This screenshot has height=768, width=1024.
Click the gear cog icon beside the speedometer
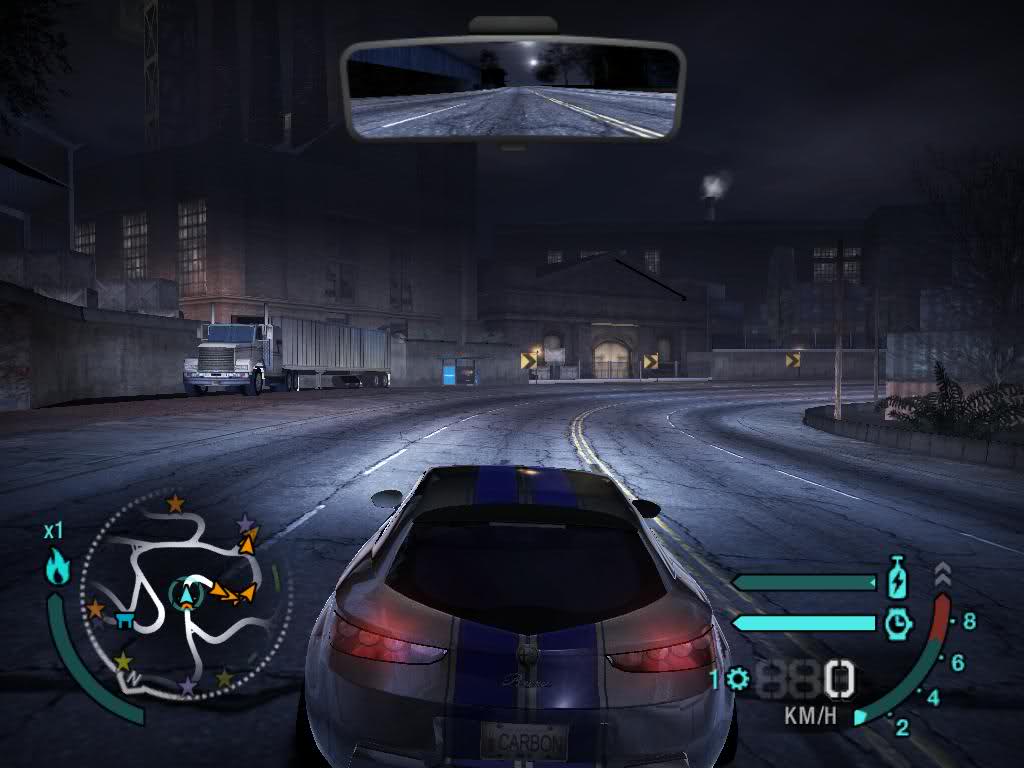tap(738, 680)
